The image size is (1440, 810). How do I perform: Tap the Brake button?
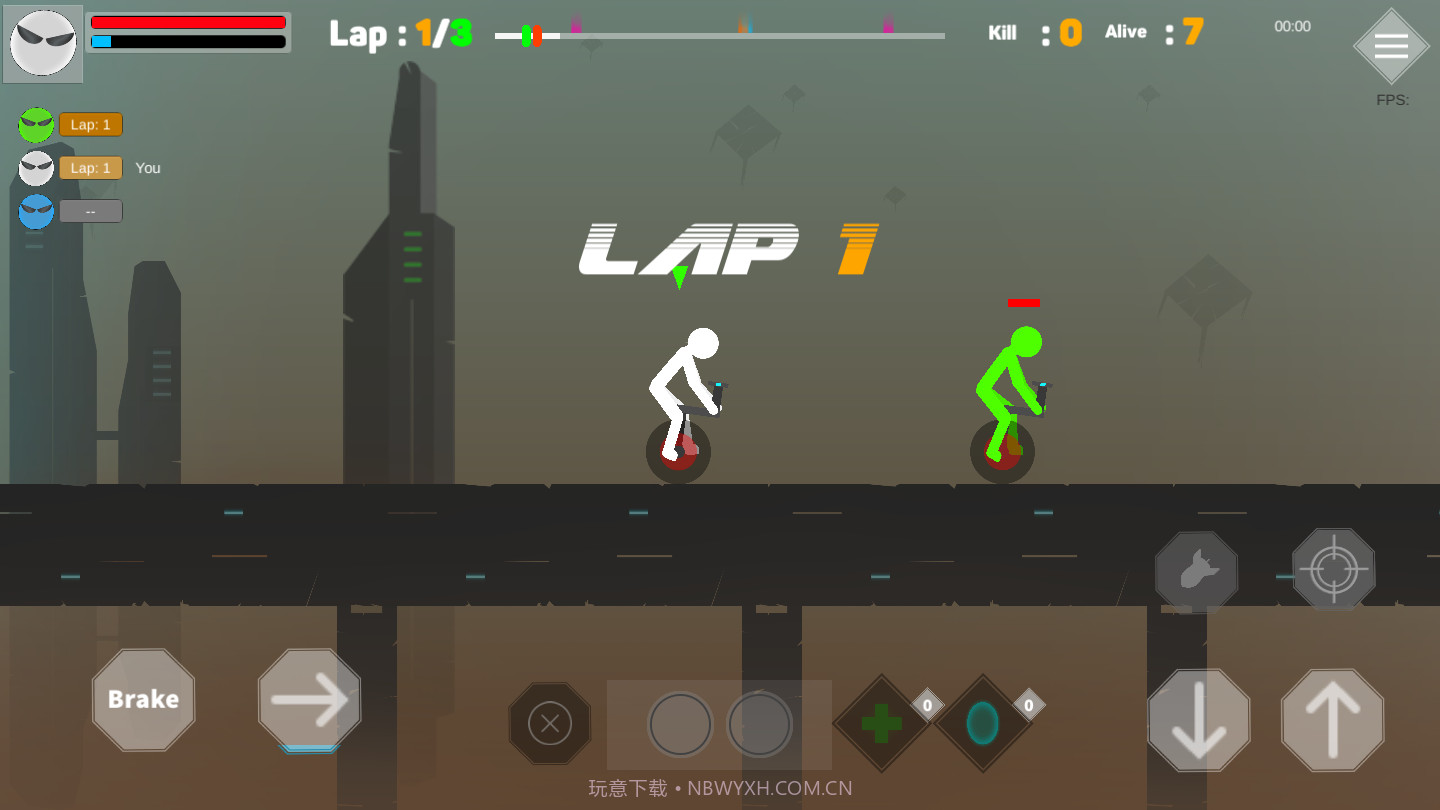click(143, 699)
